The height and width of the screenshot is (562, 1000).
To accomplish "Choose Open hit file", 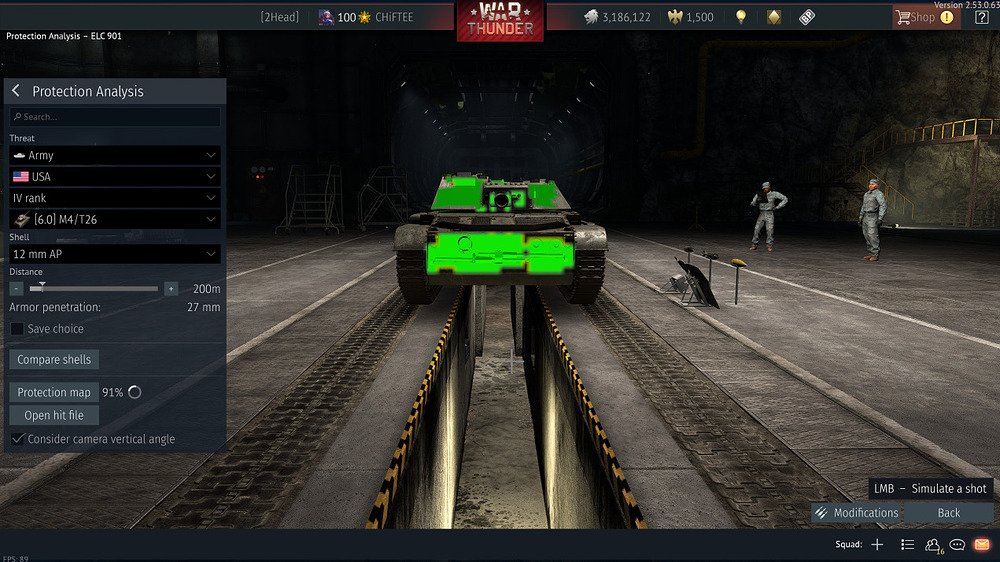I will click(54, 415).
